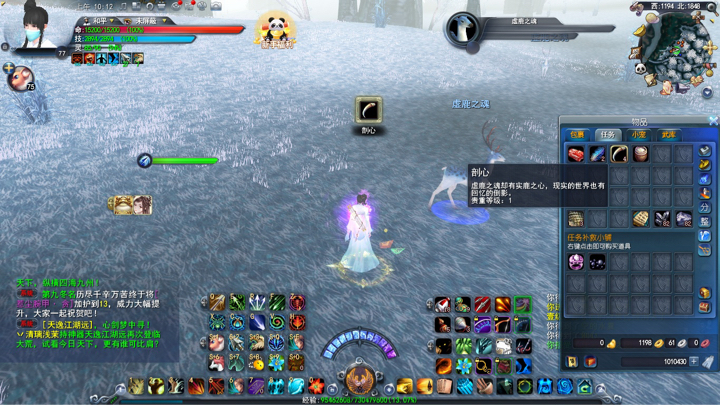
Task: Click the party member portrait icons
Action: click(x=132, y=206)
